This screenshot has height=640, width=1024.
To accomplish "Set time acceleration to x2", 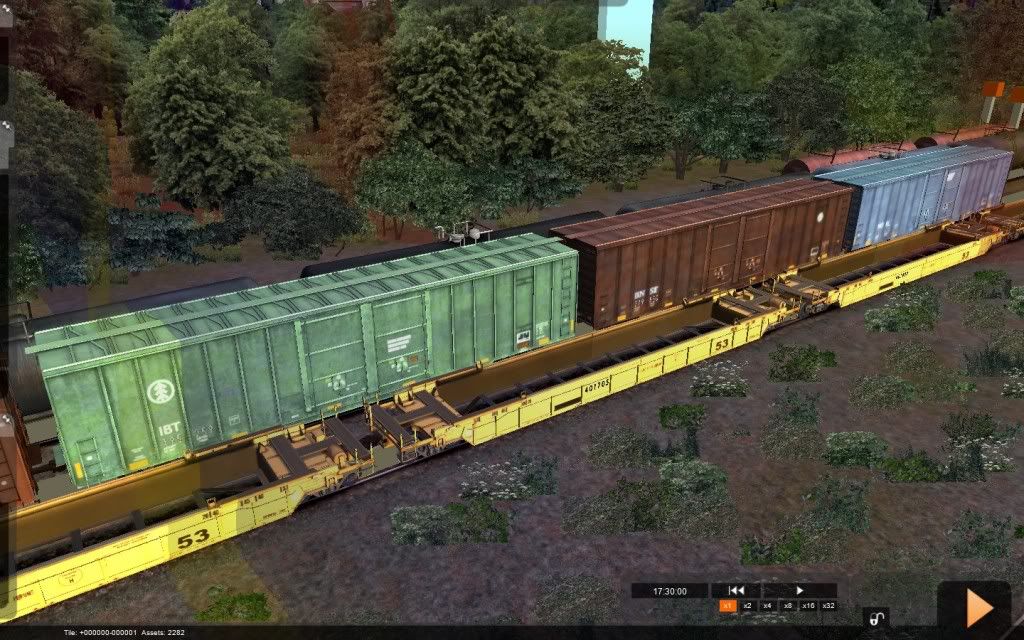I will click(747, 606).
